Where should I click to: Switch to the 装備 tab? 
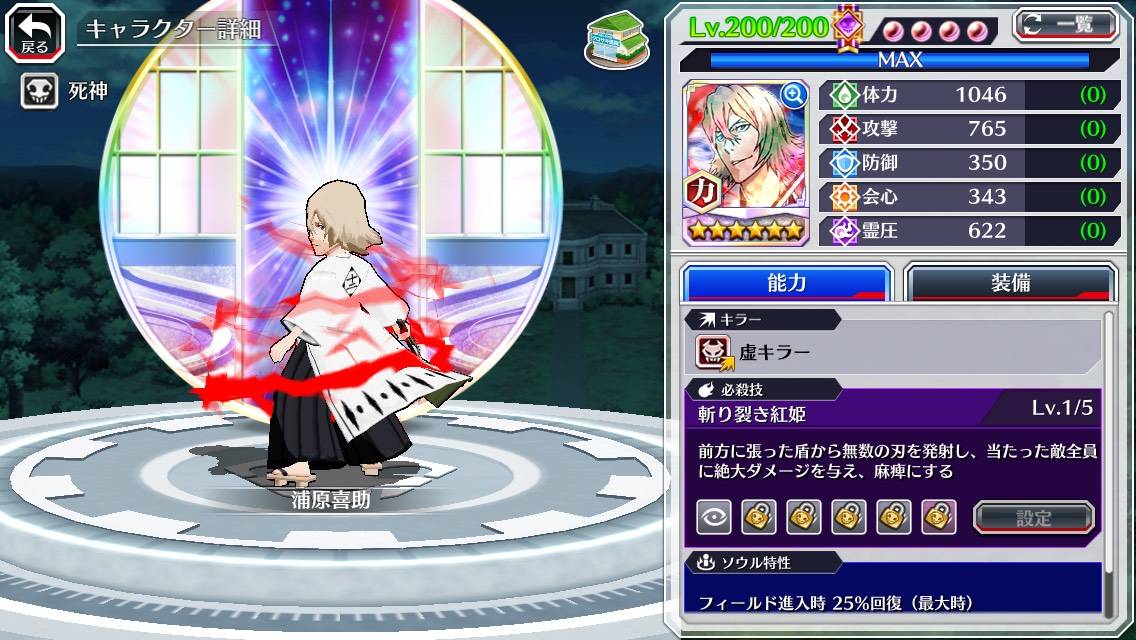point(1010,283)
